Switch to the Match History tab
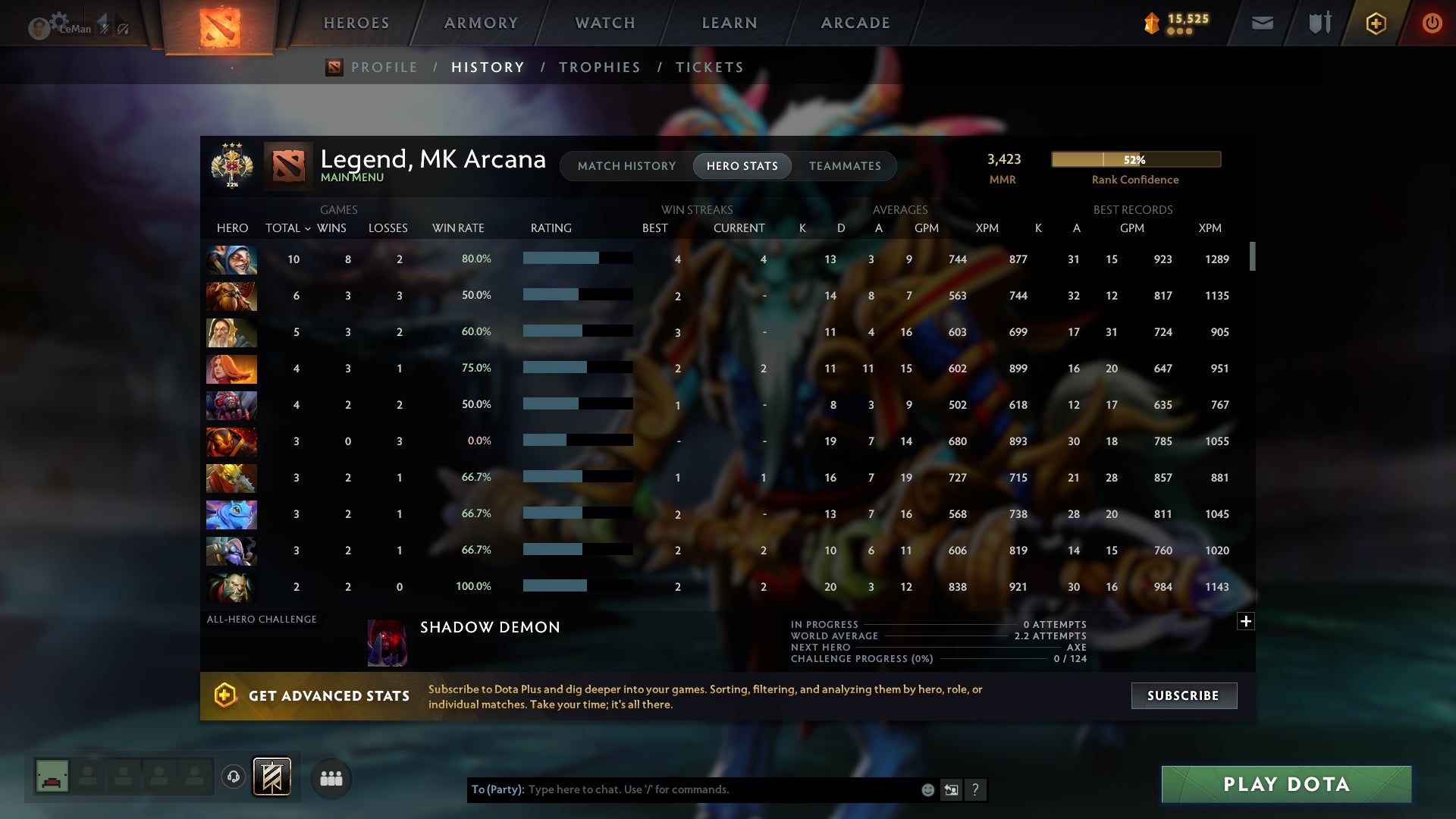 [x=626, y=166]
